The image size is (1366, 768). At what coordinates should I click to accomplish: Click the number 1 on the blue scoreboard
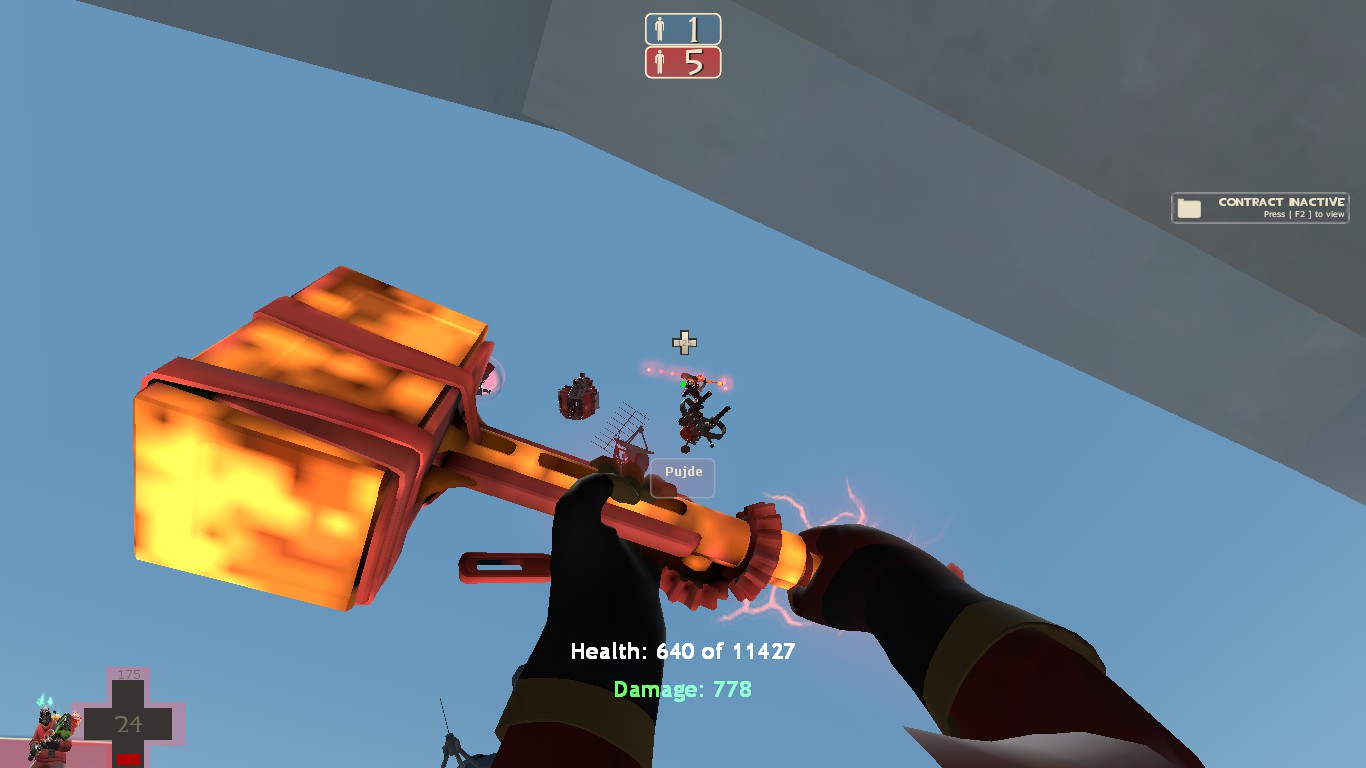694,29
